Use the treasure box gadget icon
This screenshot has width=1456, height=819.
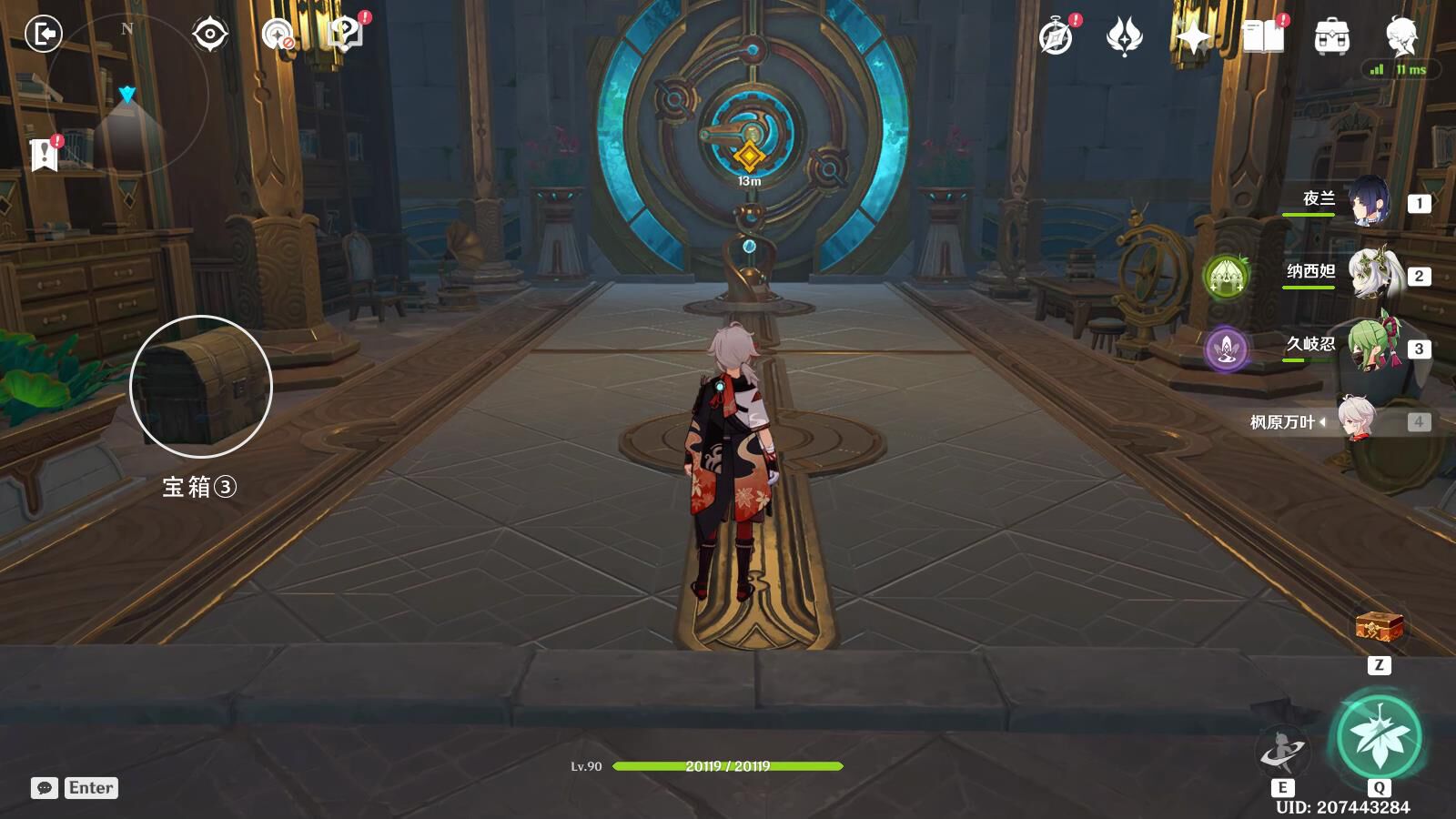pos(1379,628)
